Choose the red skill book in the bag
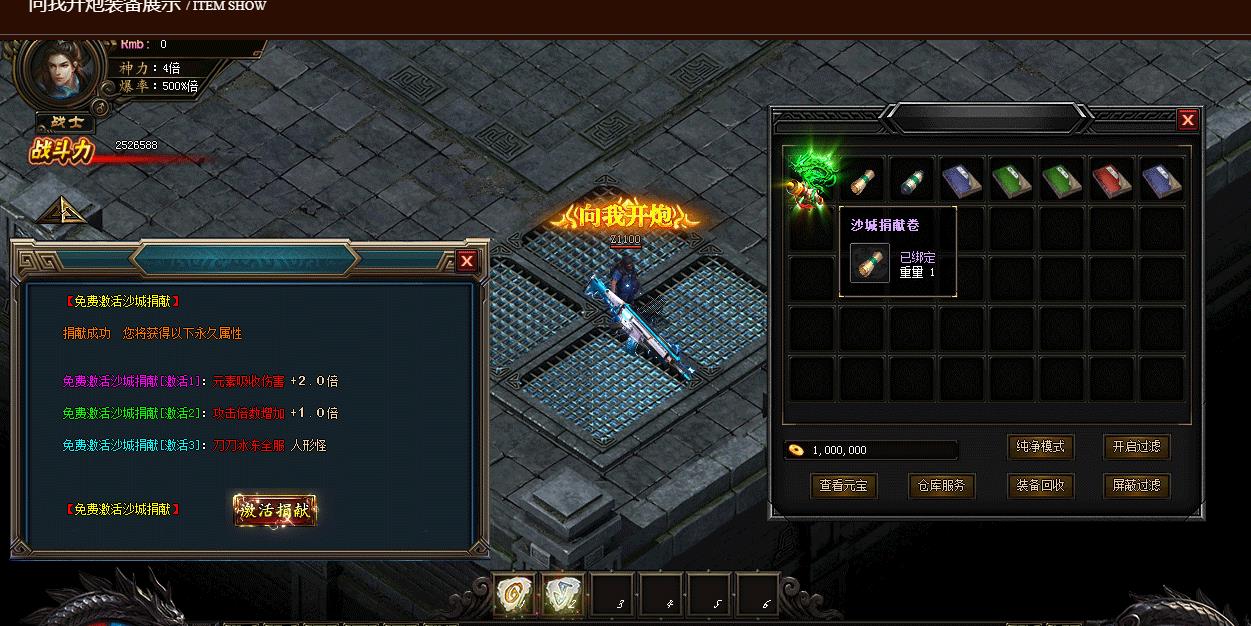The width and height of the screenshot is (1251, 626). point(1111,181)
